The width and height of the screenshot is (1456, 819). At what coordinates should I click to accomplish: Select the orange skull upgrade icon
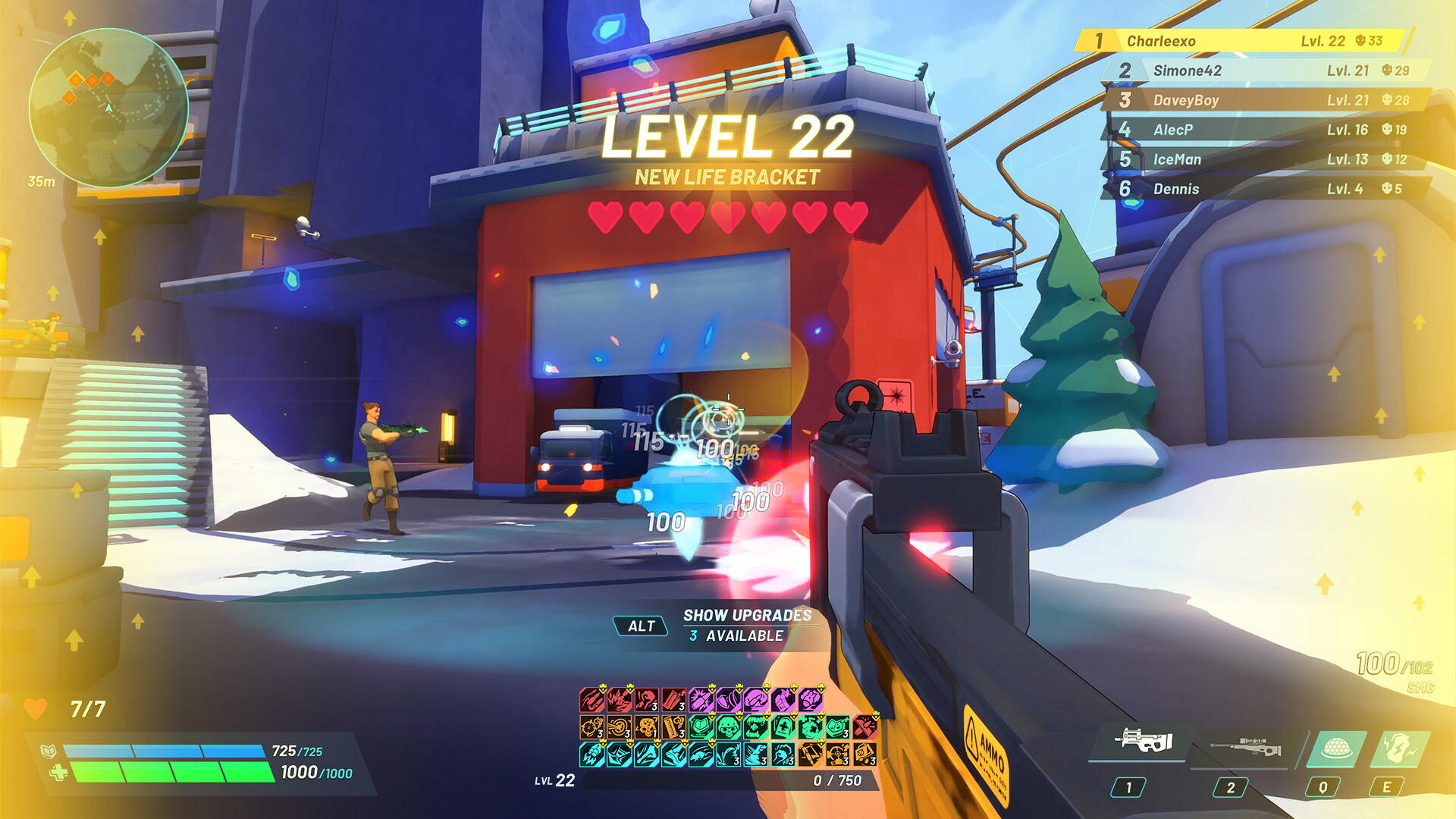646,728
